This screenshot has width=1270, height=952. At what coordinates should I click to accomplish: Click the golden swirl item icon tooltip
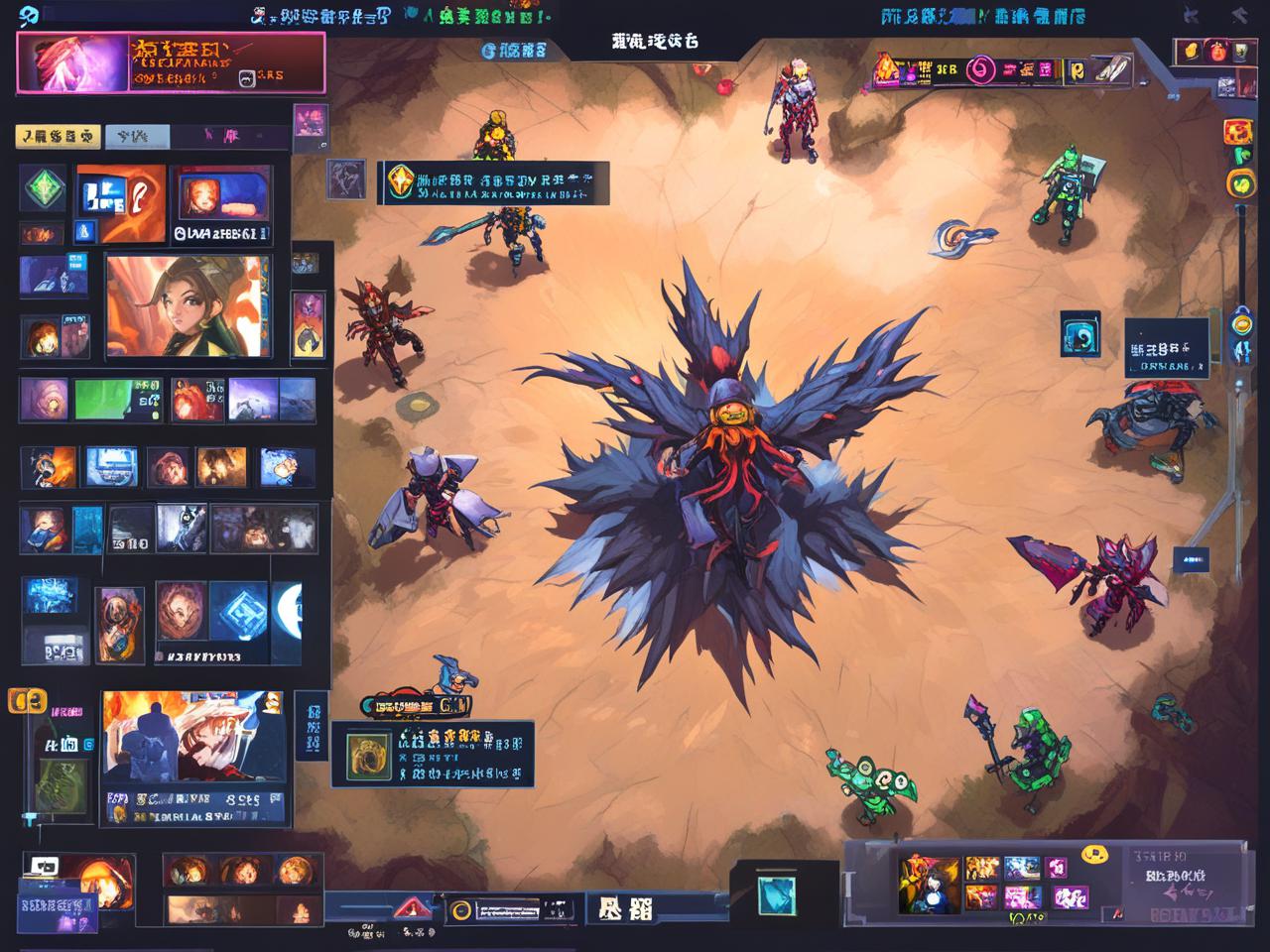click(367, 757)
